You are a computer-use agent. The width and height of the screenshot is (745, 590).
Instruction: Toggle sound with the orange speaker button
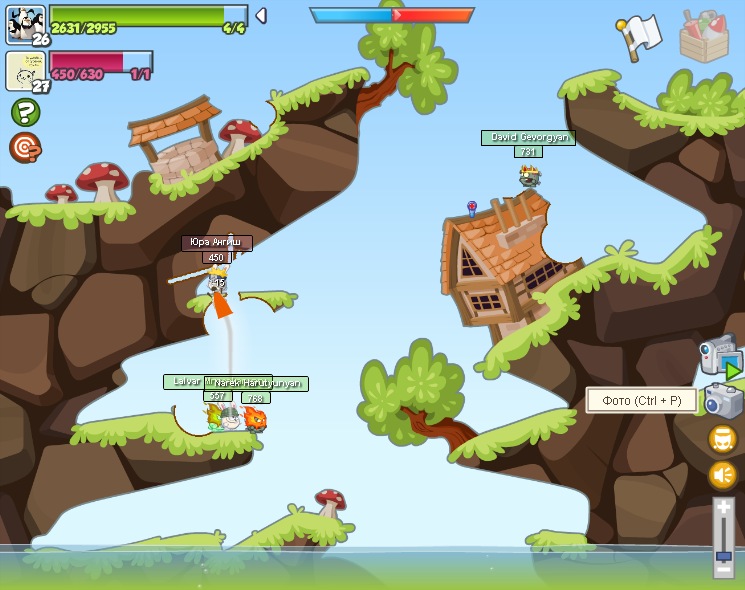pos(722,475)
